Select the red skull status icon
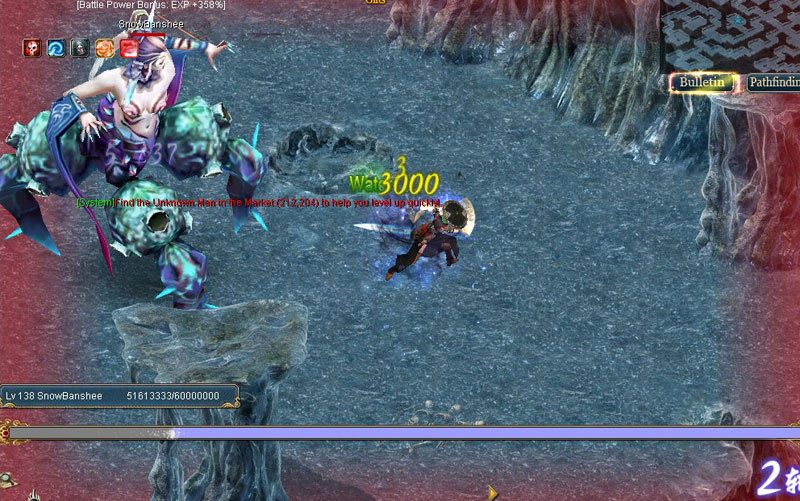This screenshot has height=501, width=800. pyautogui.click(x=32, y=47)
